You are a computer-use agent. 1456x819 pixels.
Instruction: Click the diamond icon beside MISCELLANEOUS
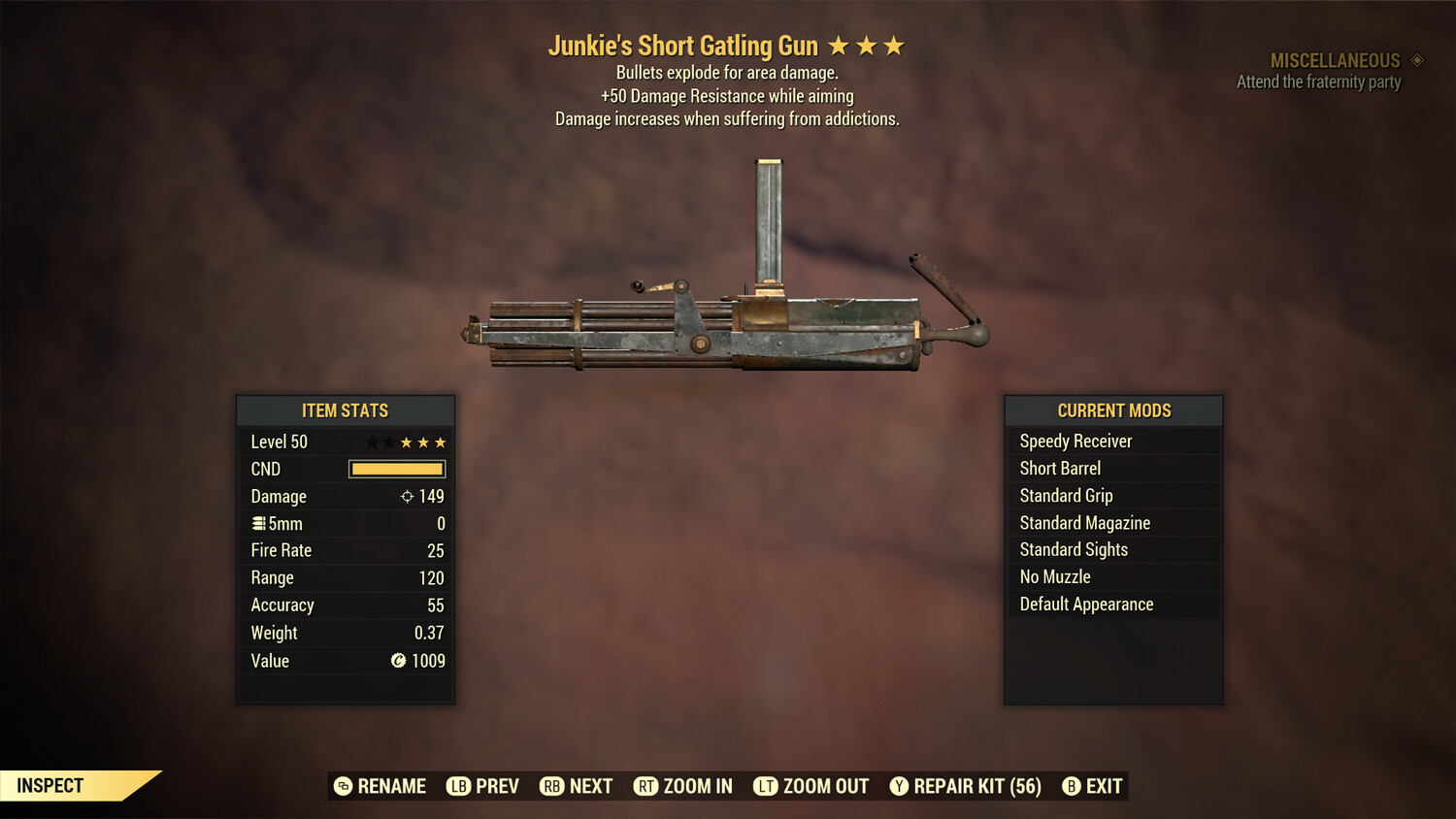coord(1415,60)
